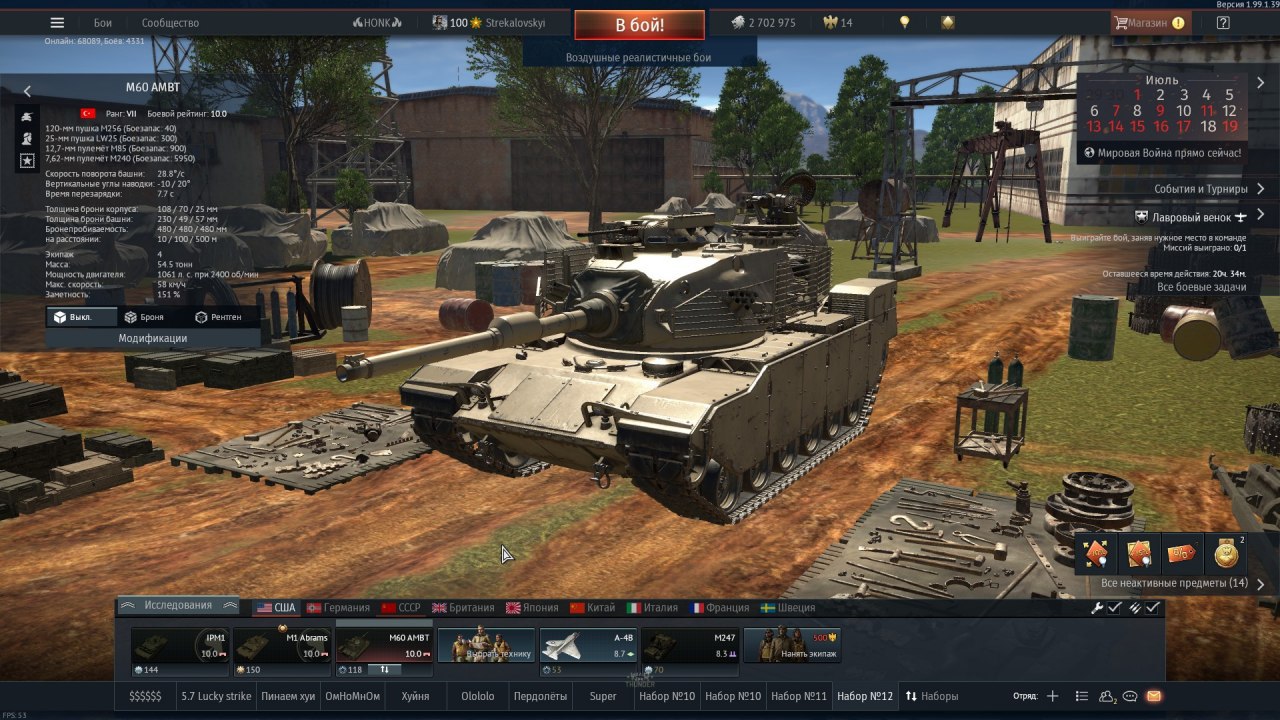Expand События и Турниры
The height and width of the screenshot is (720, 1280).
click(1200, 189)
